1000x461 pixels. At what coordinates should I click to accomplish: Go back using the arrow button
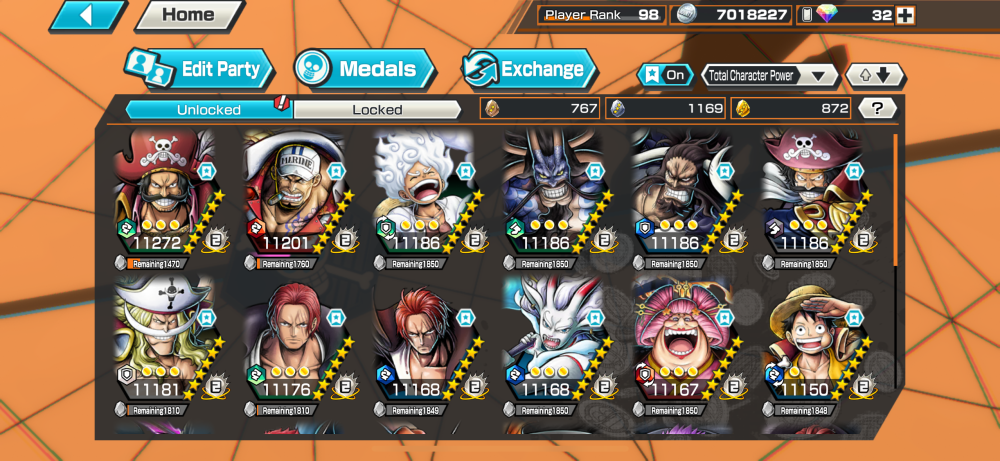[x=88, y=15]
